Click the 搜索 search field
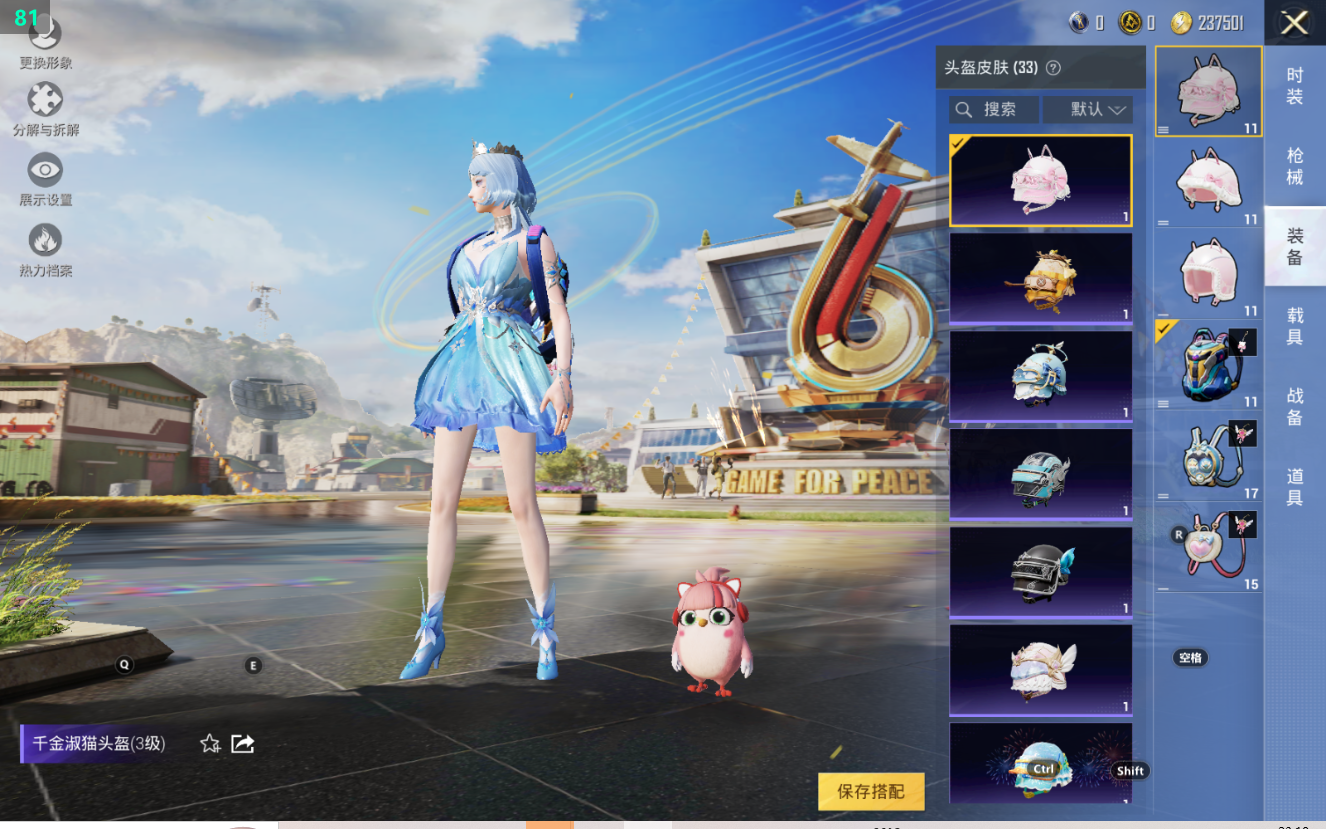 click(x=994, y=109)
